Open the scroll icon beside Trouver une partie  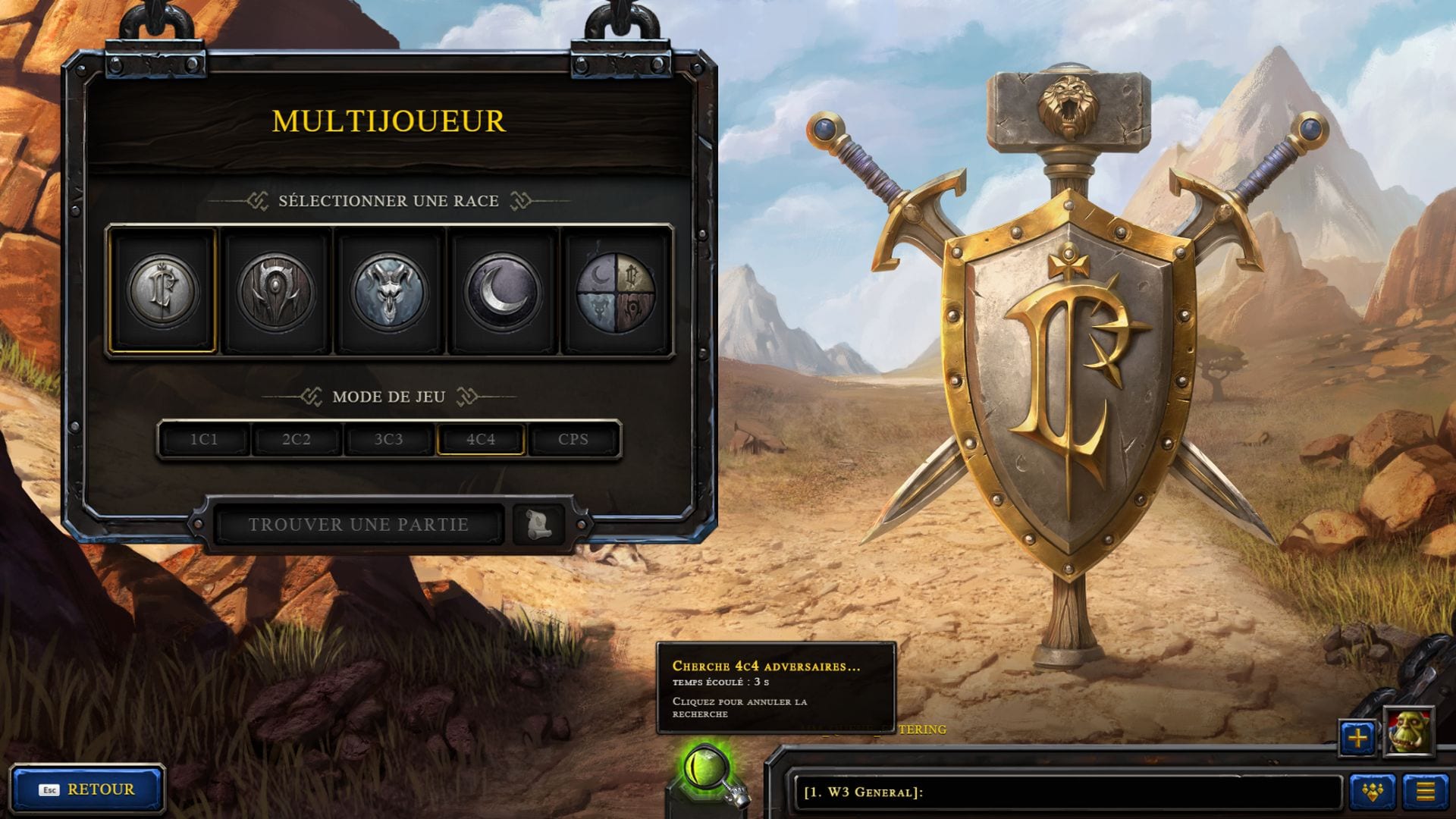coord(538,524)
